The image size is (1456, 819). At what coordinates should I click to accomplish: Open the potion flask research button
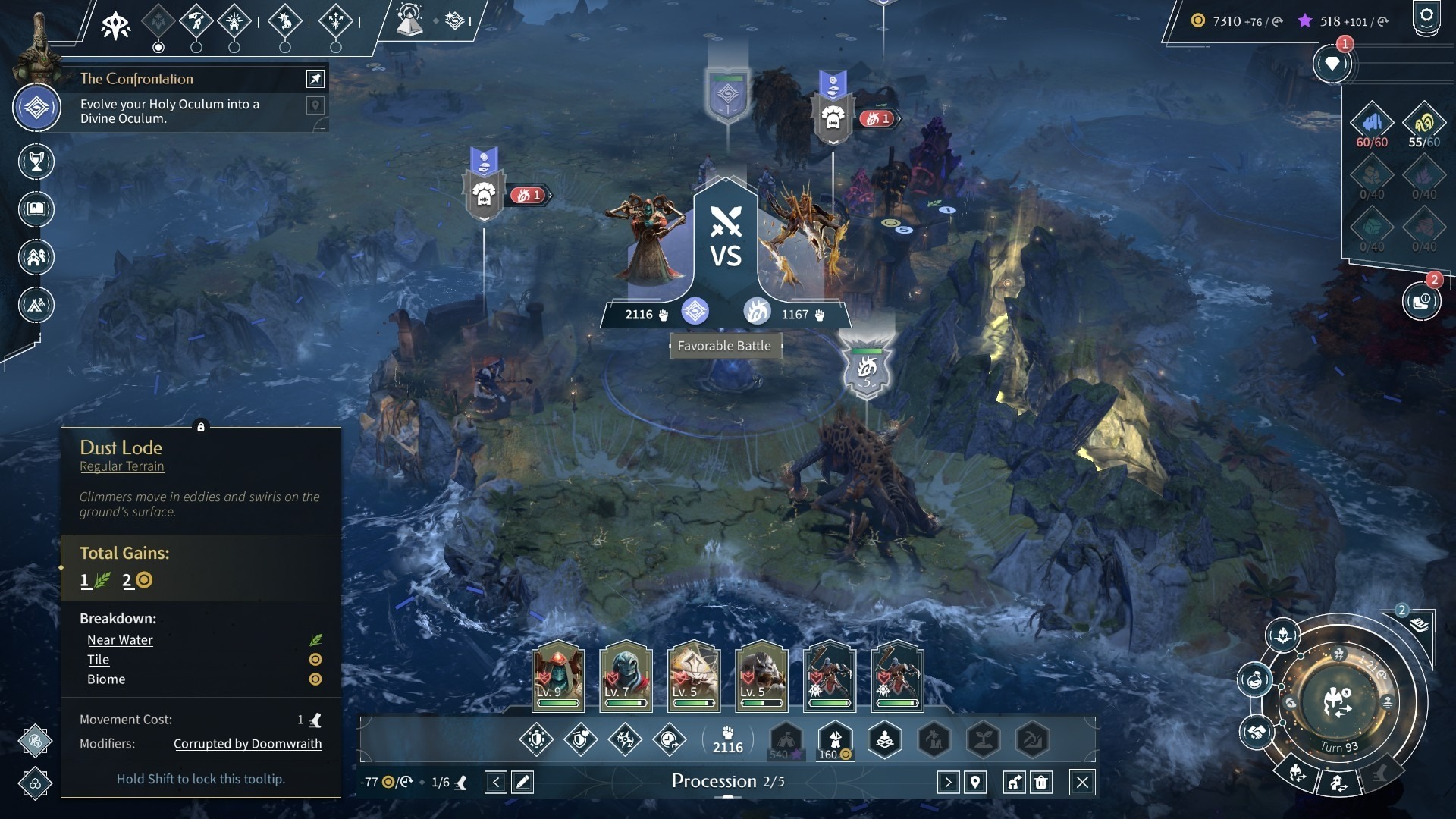click(x=1255, y=679)
